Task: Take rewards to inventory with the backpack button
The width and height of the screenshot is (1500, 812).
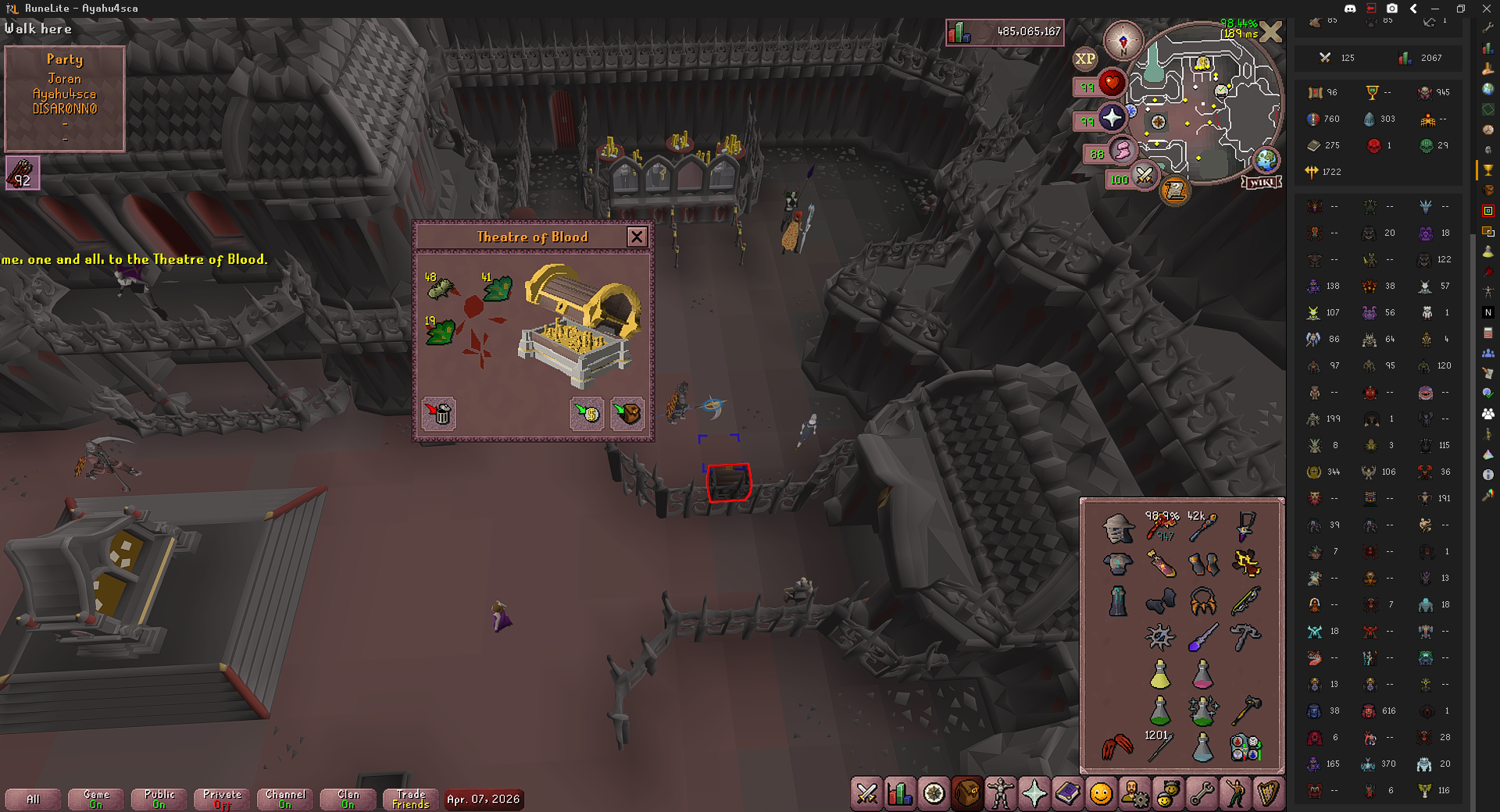Action: click(x=627, y=413)
